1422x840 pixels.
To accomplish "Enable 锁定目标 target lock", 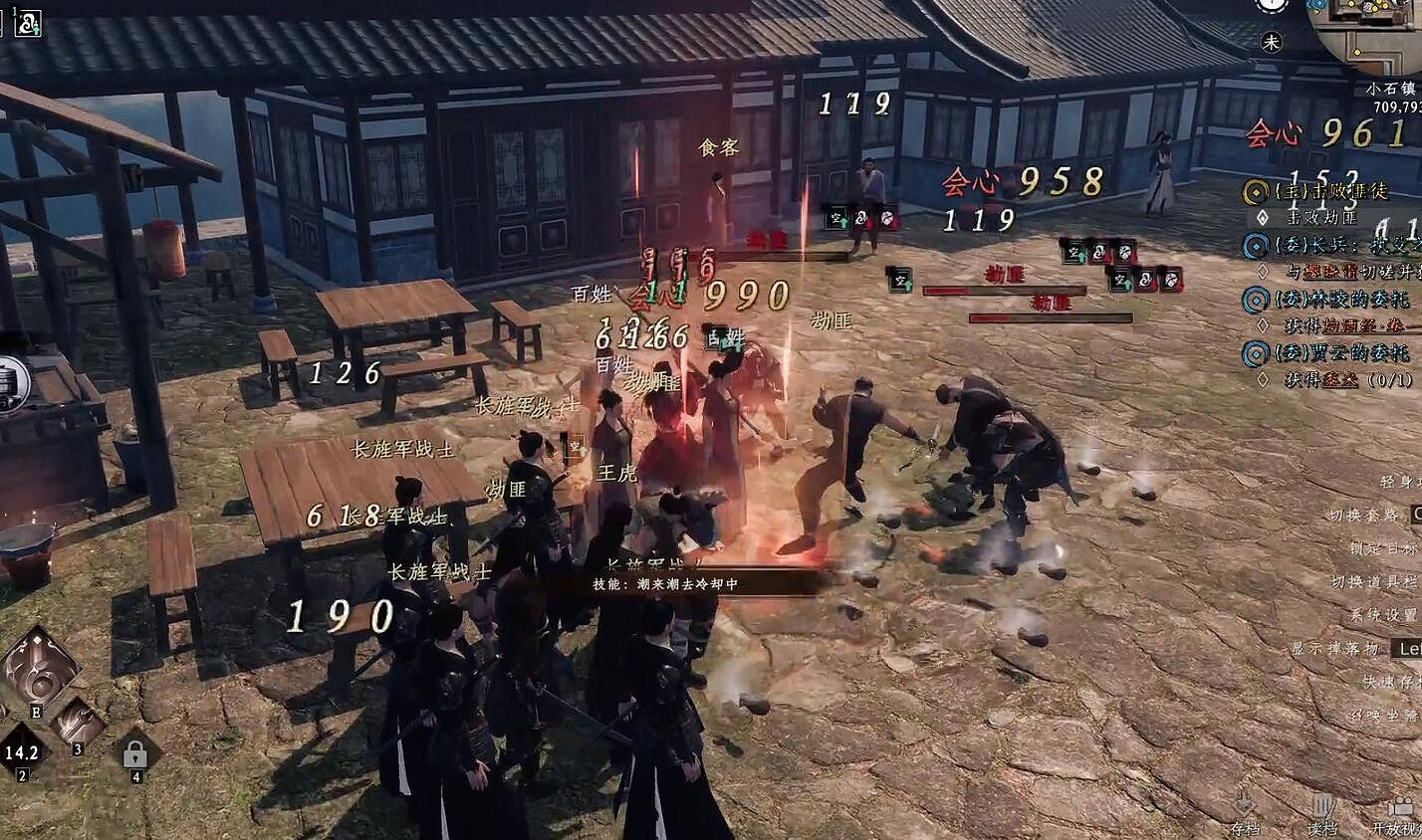I will pos(1384,546).
